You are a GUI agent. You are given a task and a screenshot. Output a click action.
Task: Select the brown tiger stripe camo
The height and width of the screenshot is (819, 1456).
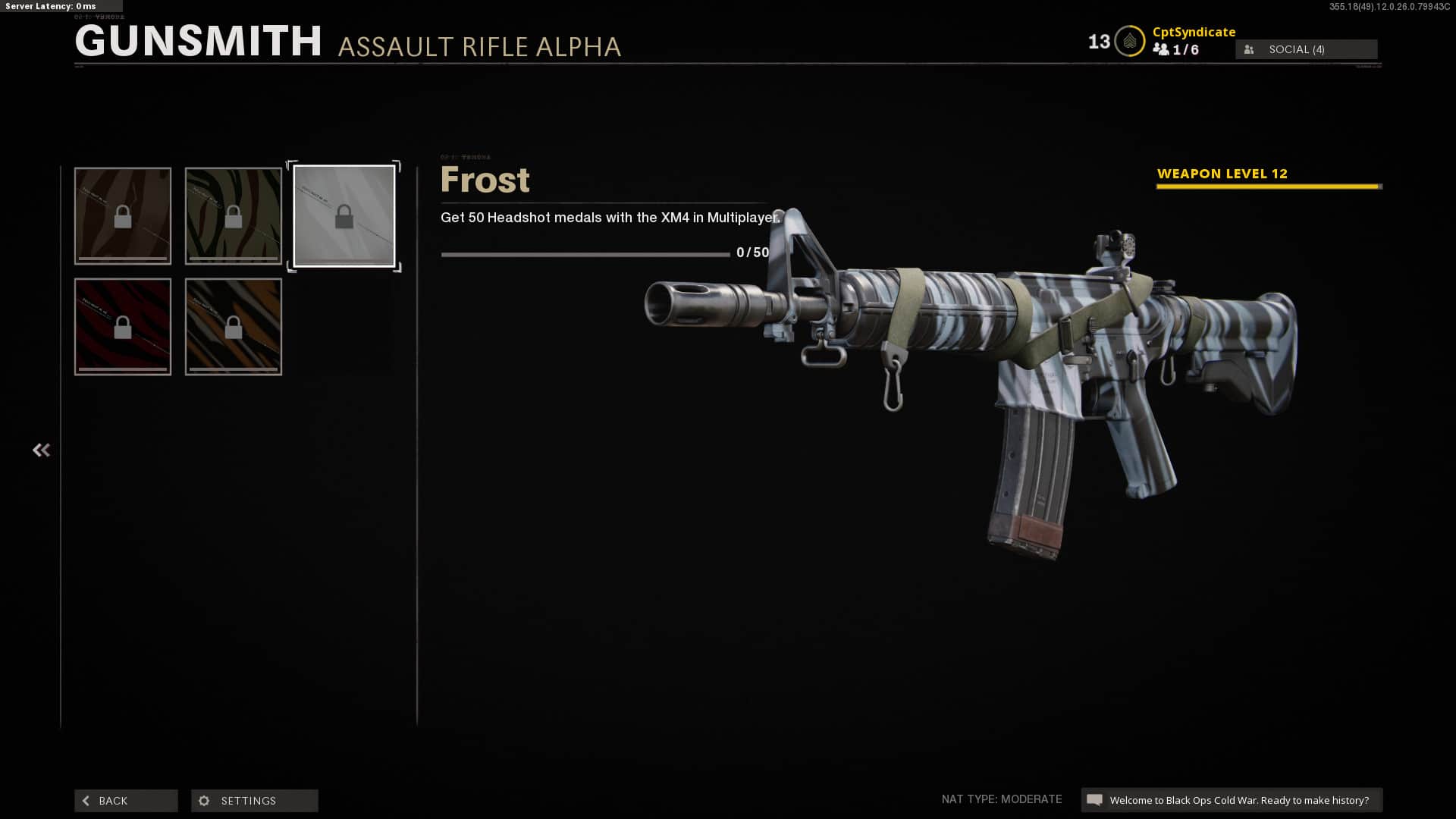pos(123,216)
